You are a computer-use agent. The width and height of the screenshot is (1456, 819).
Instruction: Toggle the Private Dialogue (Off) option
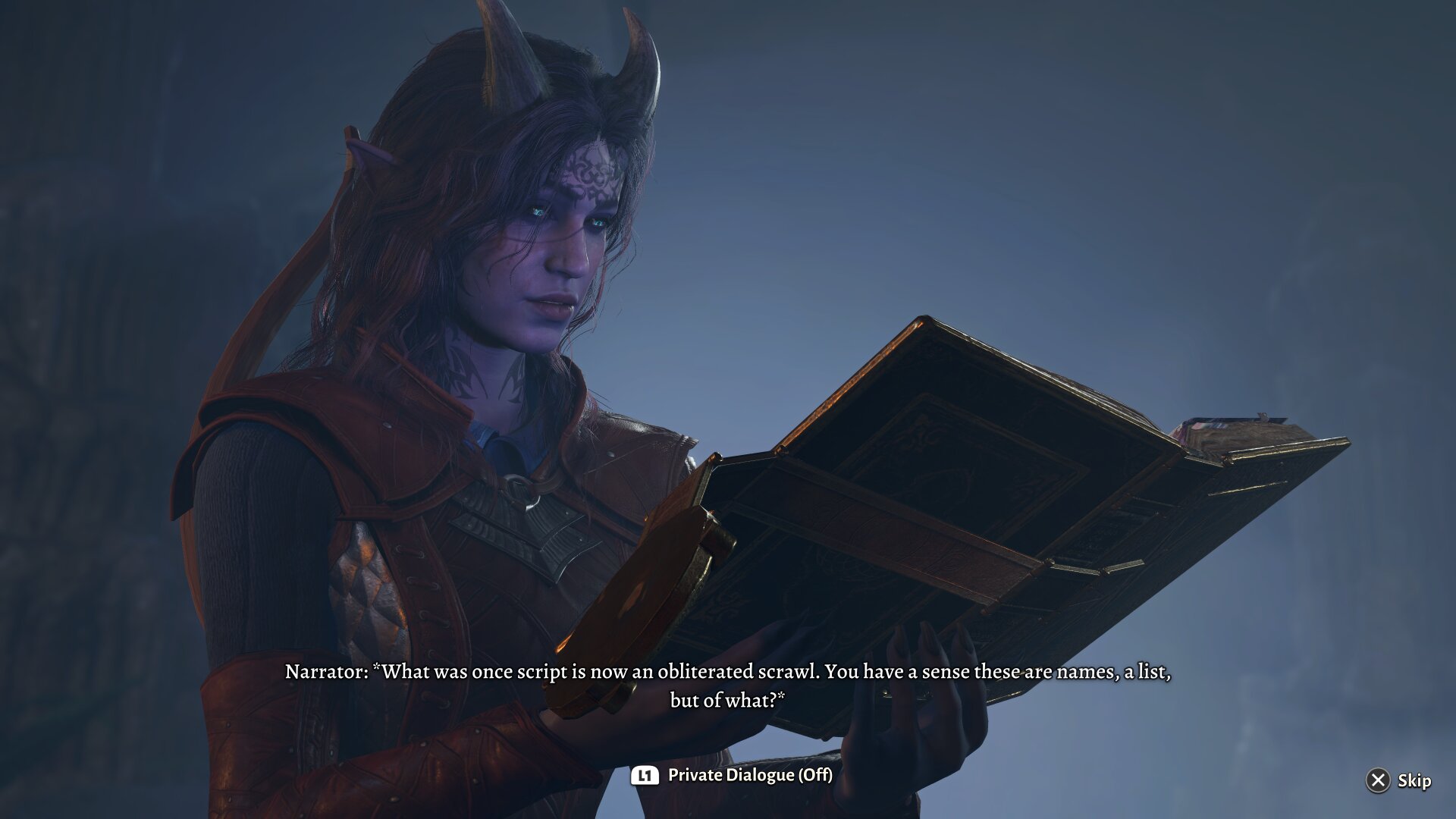733,775
